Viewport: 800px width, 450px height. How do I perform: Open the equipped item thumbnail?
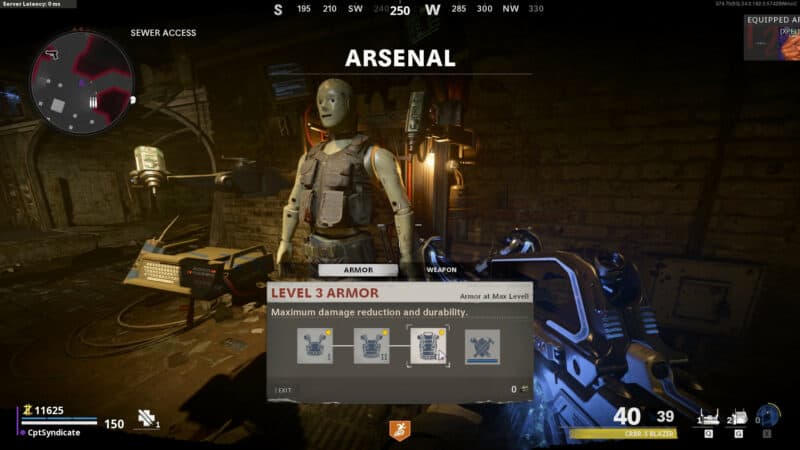point(771,38)
